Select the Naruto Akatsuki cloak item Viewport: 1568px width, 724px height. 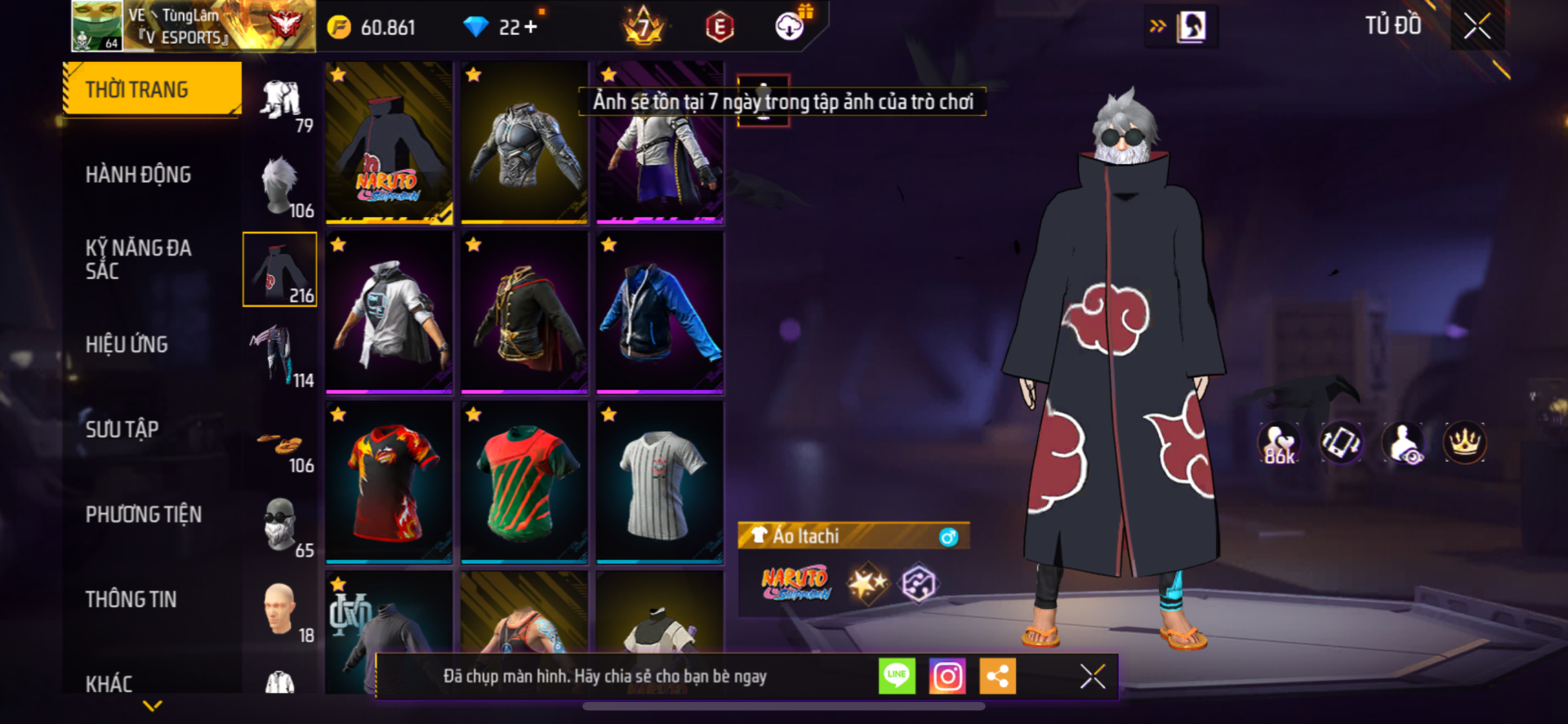click(x=389, y=143)
